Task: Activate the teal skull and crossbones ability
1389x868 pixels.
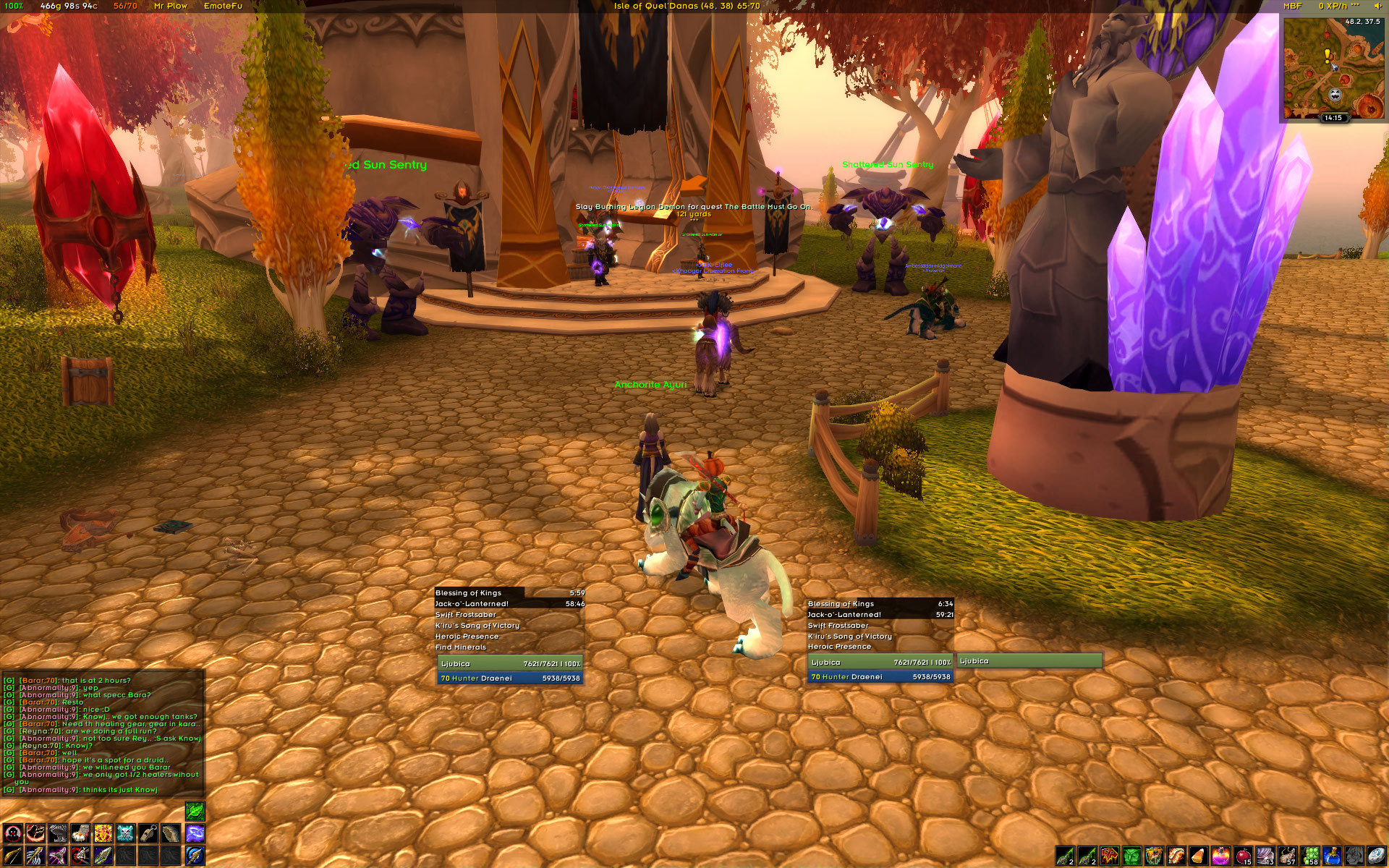Action: 126,833
